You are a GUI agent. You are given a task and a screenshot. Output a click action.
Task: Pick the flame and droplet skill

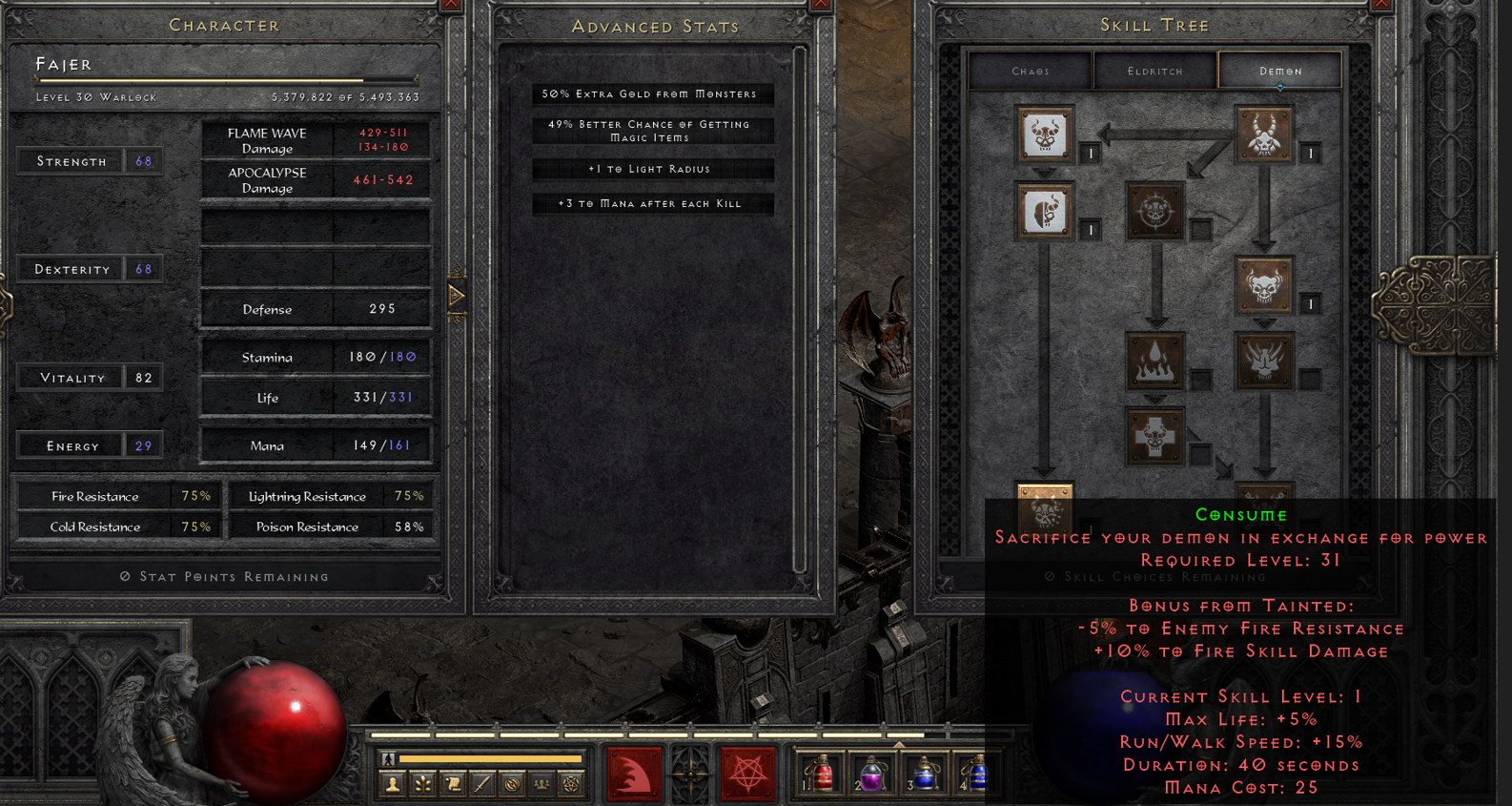(1154, 362)
